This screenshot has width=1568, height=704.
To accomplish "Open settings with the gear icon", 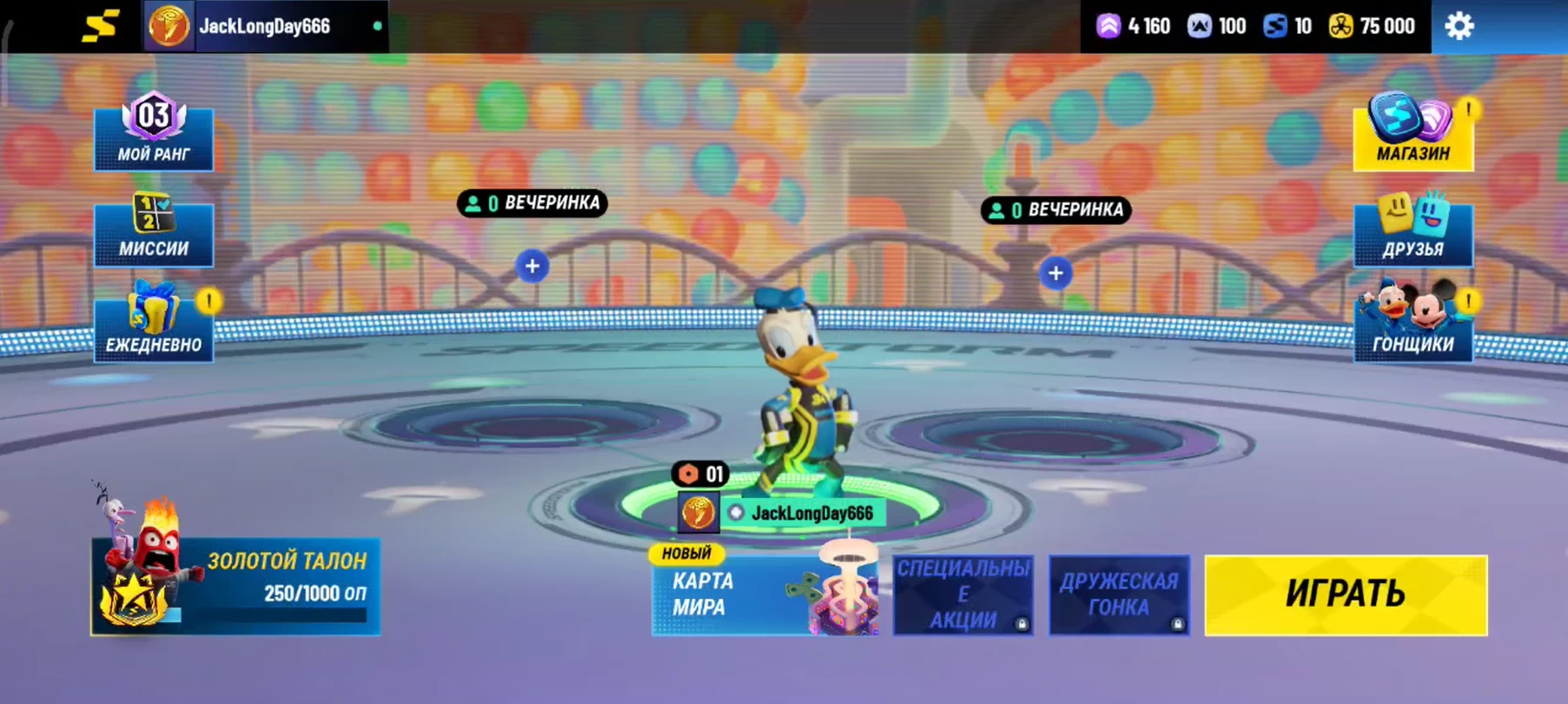I will click(1459, 26).
